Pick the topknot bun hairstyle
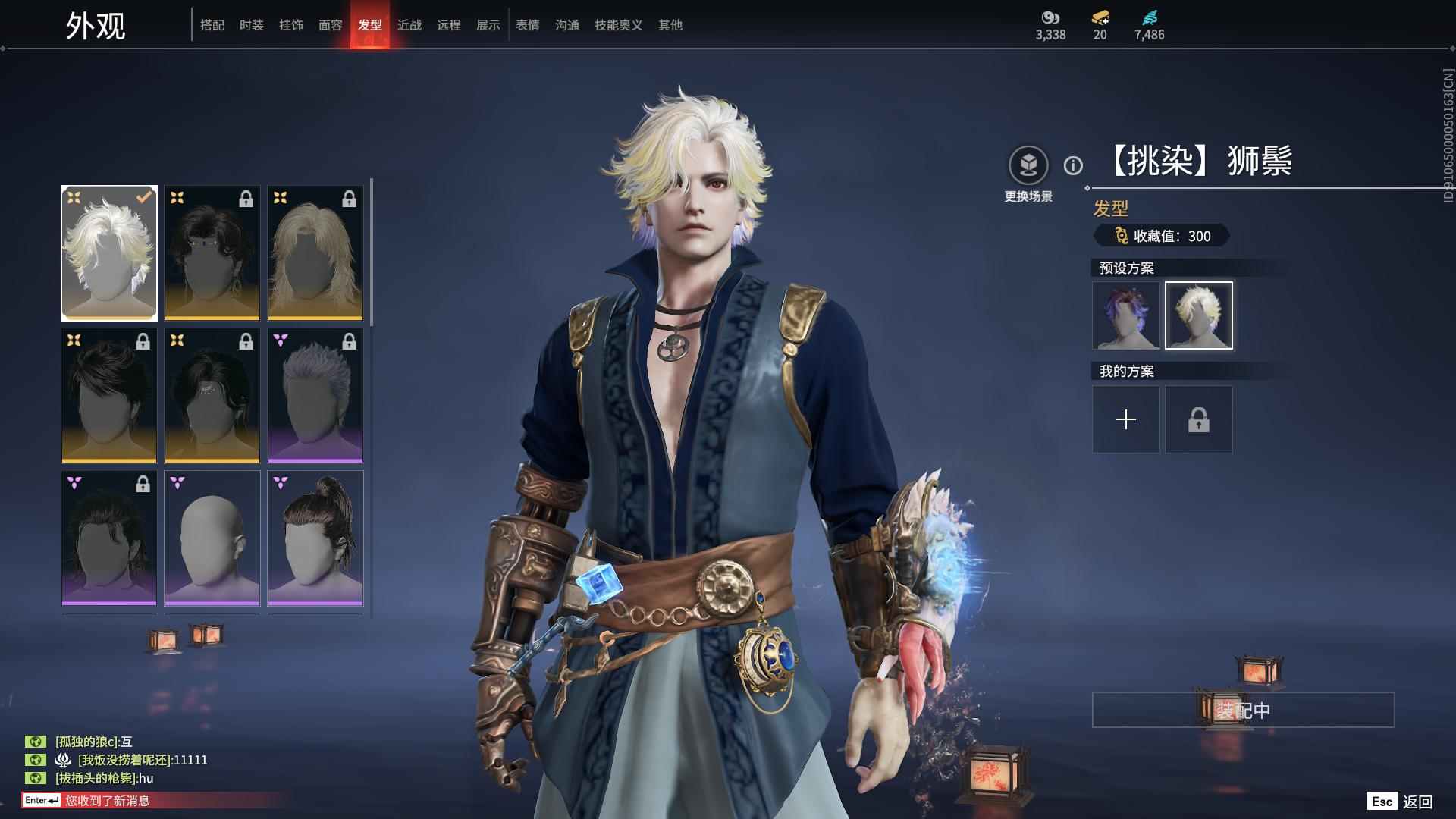The image size is (1456, 819). tap(315, 538)
